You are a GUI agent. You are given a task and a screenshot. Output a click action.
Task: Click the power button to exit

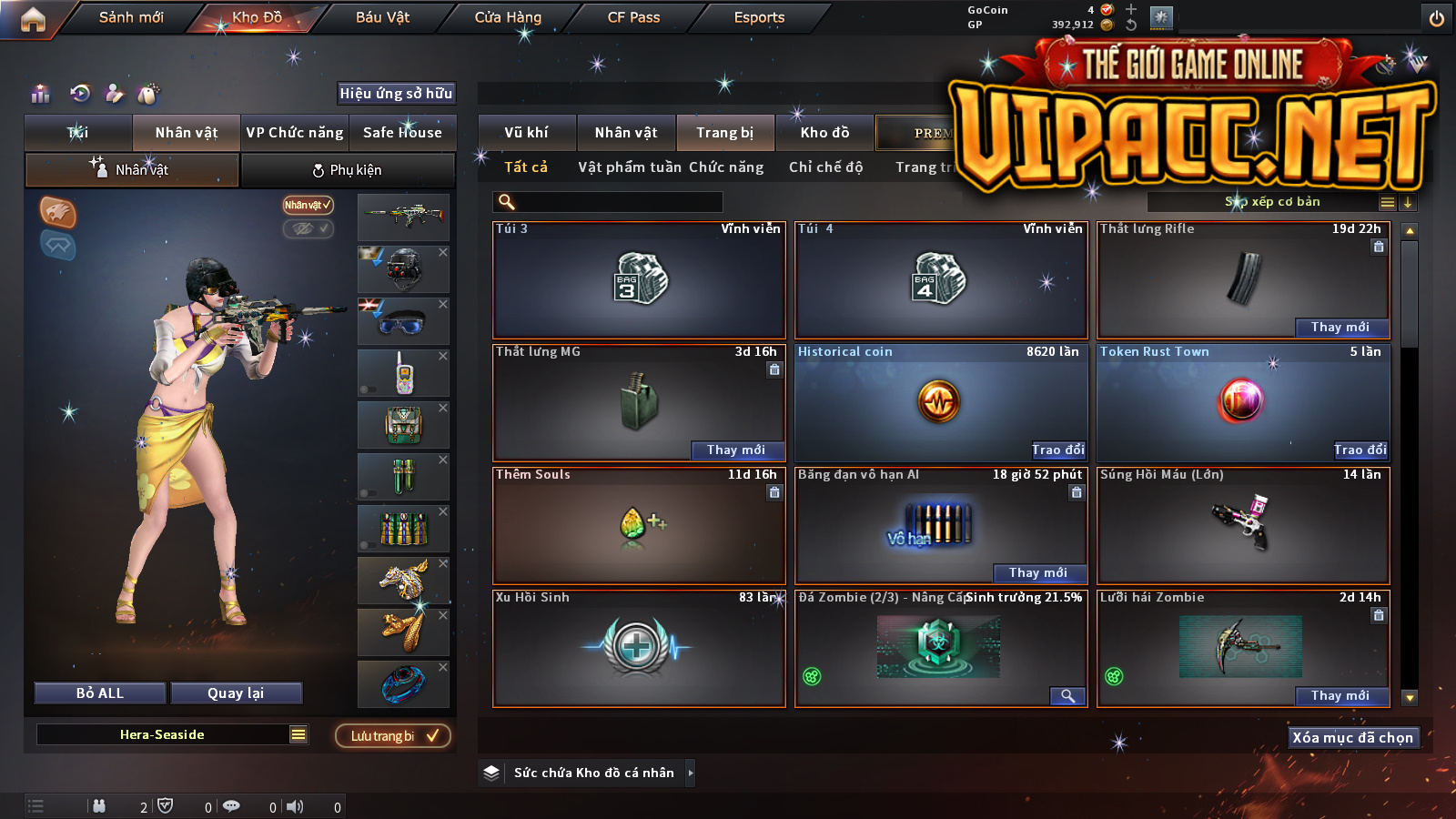click(1436, 18)
